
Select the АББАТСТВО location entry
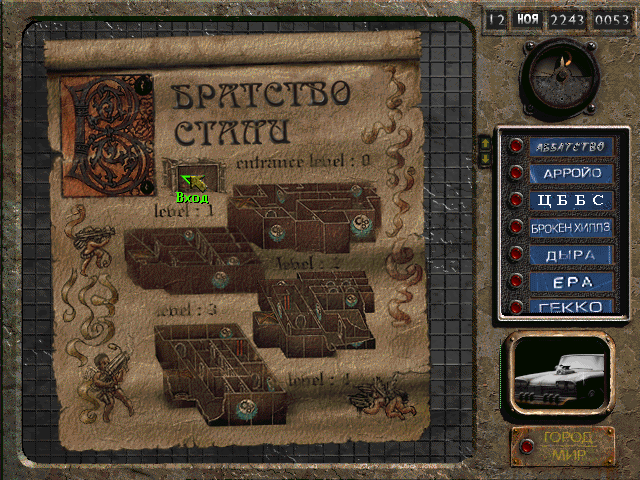coord(568,146)
